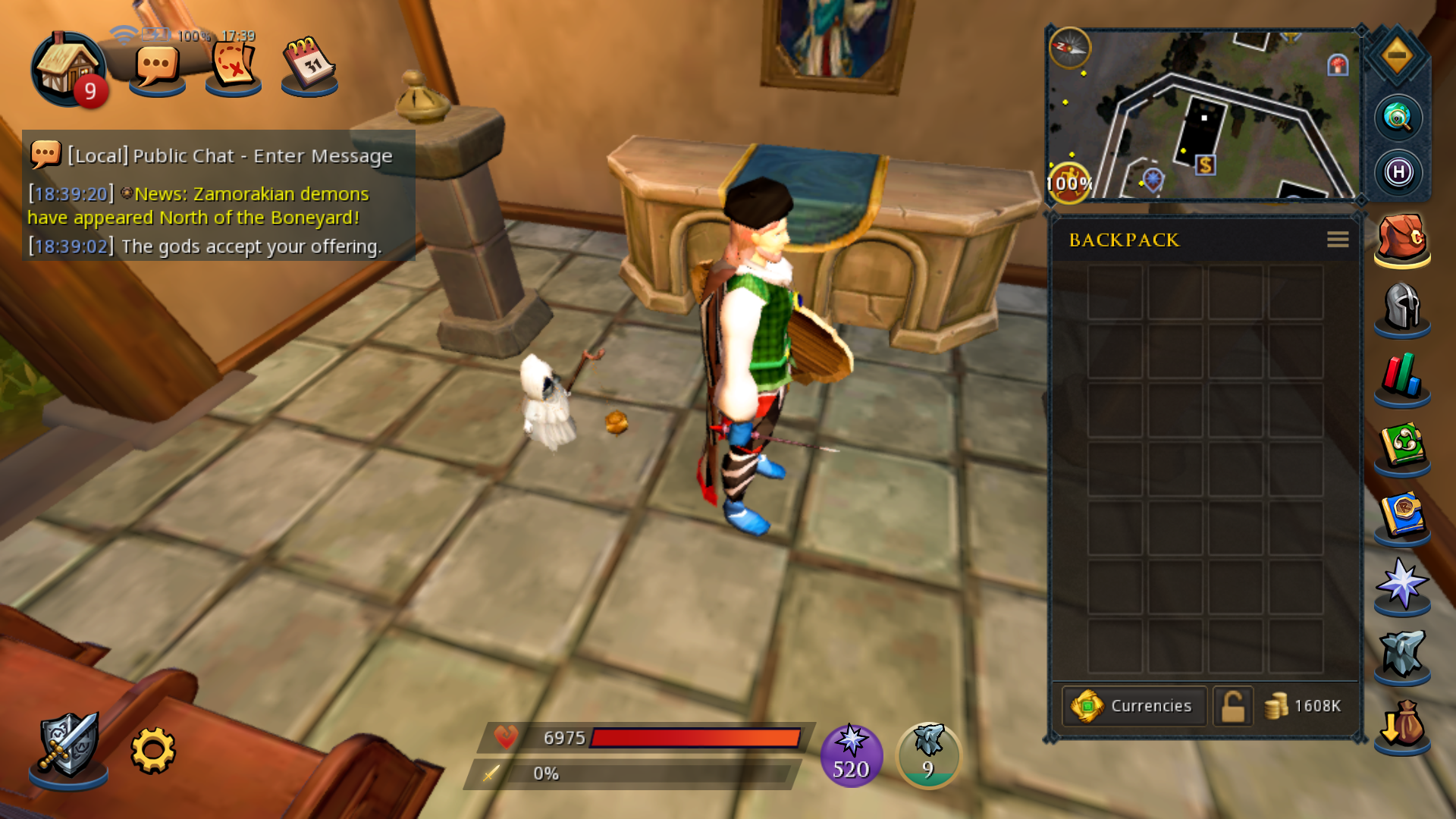Toggle the backpack padlock button
1456x819 pixels.
1232,706
